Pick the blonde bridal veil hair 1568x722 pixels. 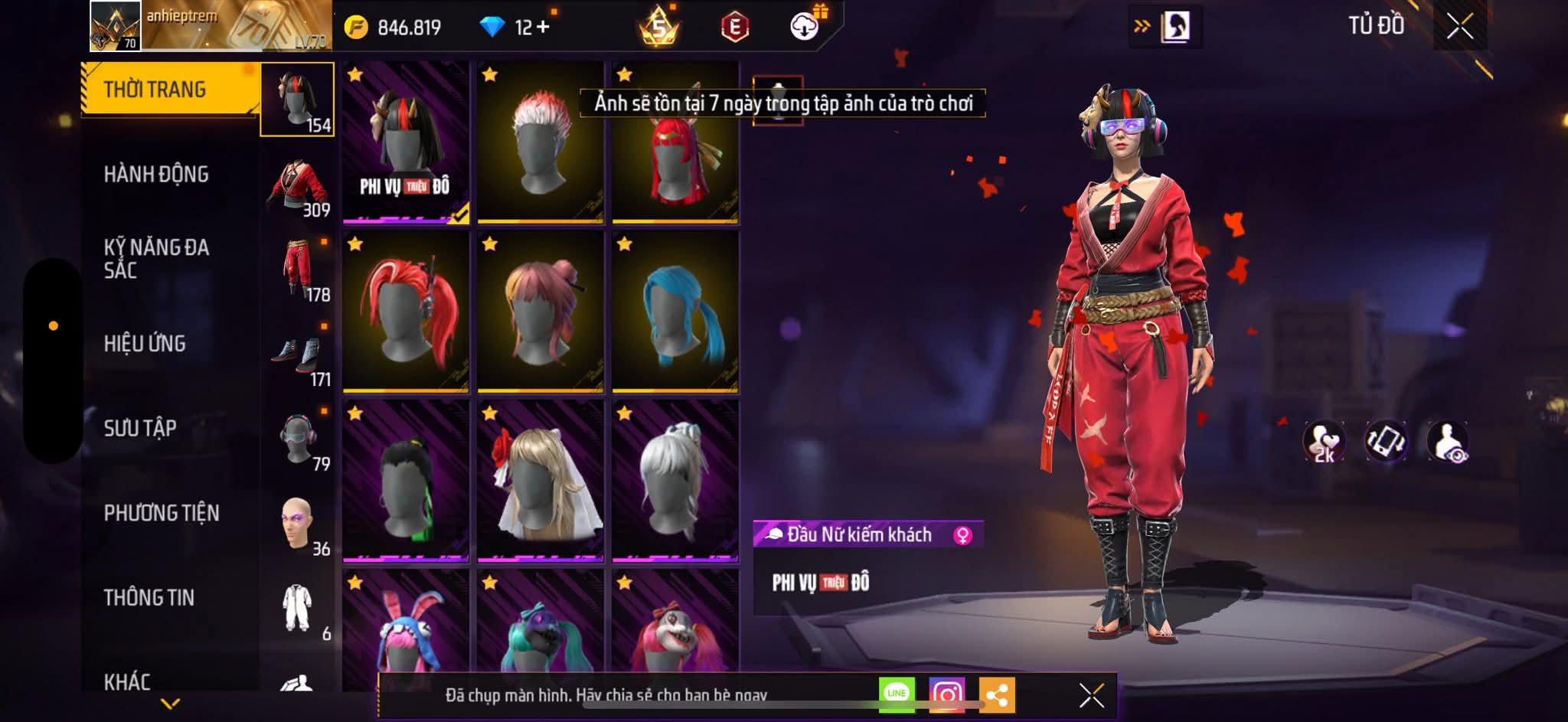pos(540,481)
